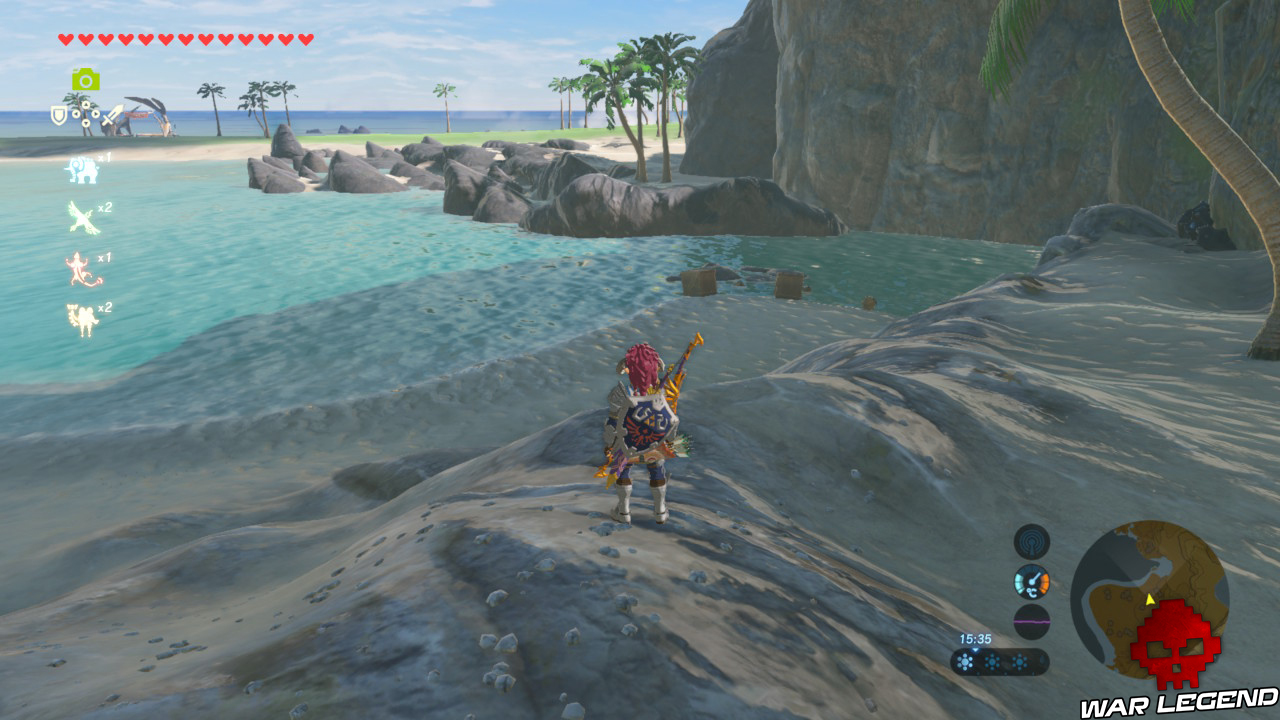
Task: Click the shield icon near the D-pad display
Action: click(x=59, y=115)
